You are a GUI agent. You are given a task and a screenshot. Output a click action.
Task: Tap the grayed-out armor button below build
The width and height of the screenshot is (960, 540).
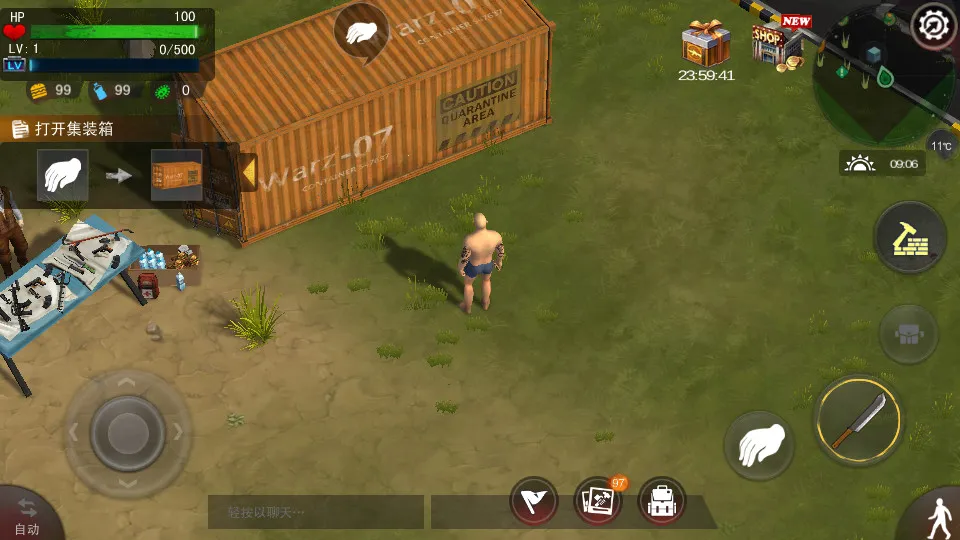[x=908, y=334]
